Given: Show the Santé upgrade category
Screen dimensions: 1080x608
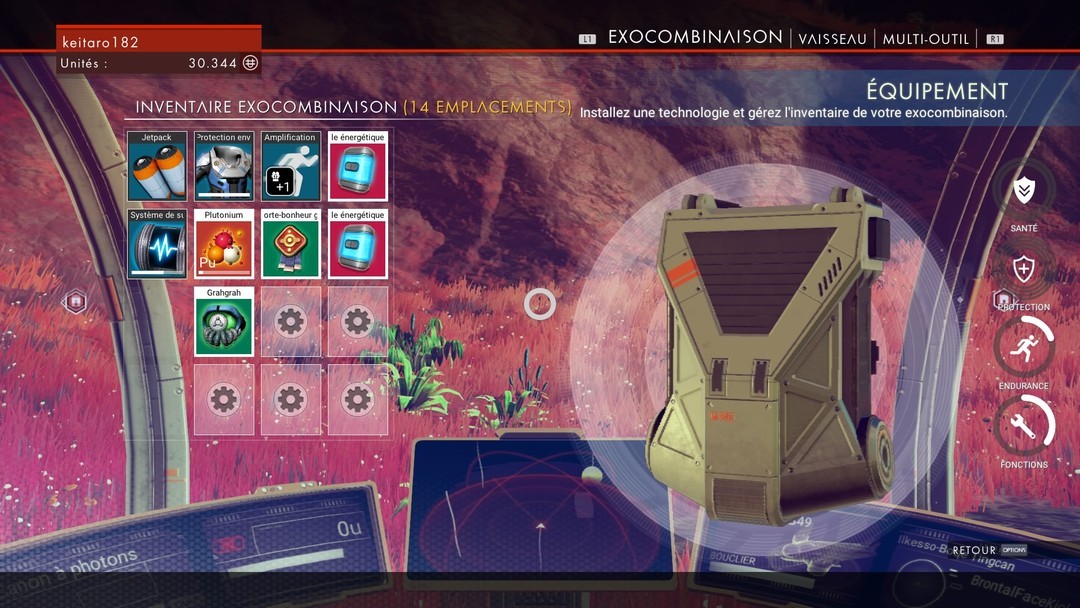Looking at the screenshot, I should click(1024, 191).
